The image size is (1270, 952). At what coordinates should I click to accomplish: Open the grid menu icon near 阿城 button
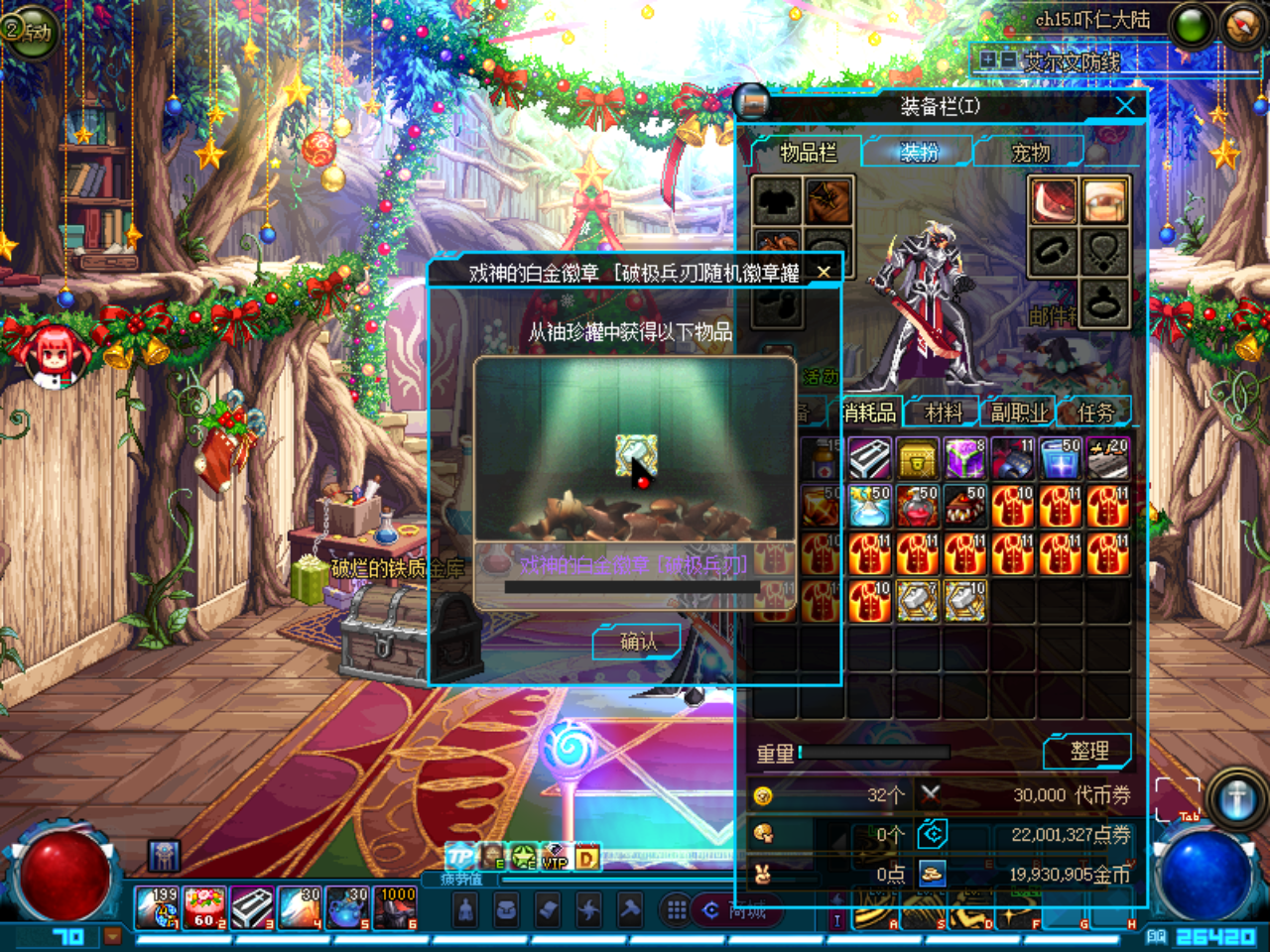tap(676, 909)
